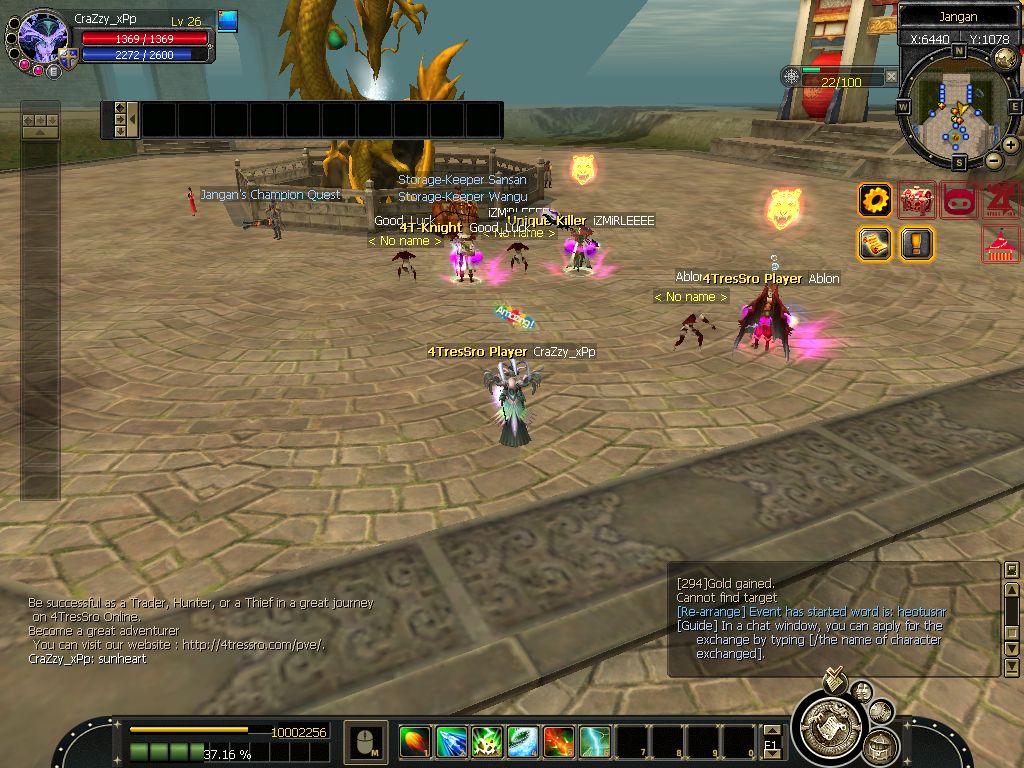Click the scroll quest icon
The width and height of the screenshot is (1024, 768).
tap(875, 243)
